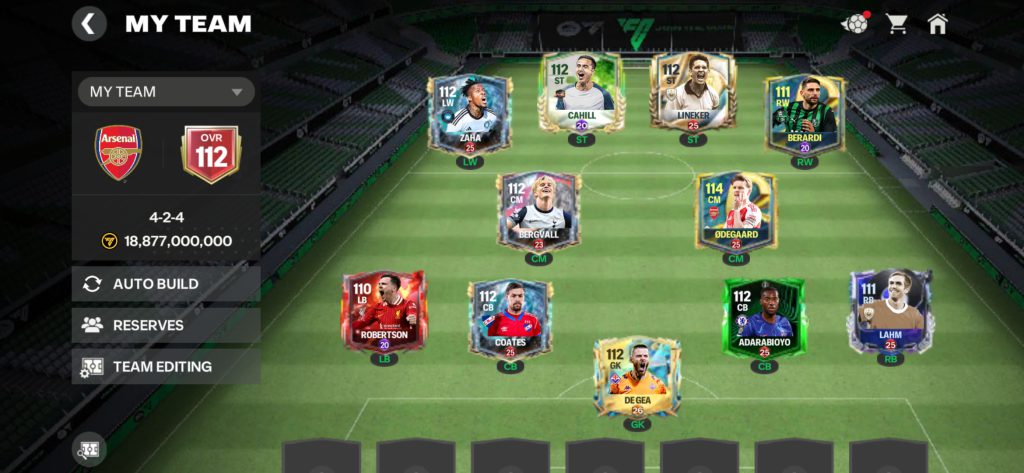Pick the Lahm right back card
The image size is (1024, 473).
(x=890, y=310)
